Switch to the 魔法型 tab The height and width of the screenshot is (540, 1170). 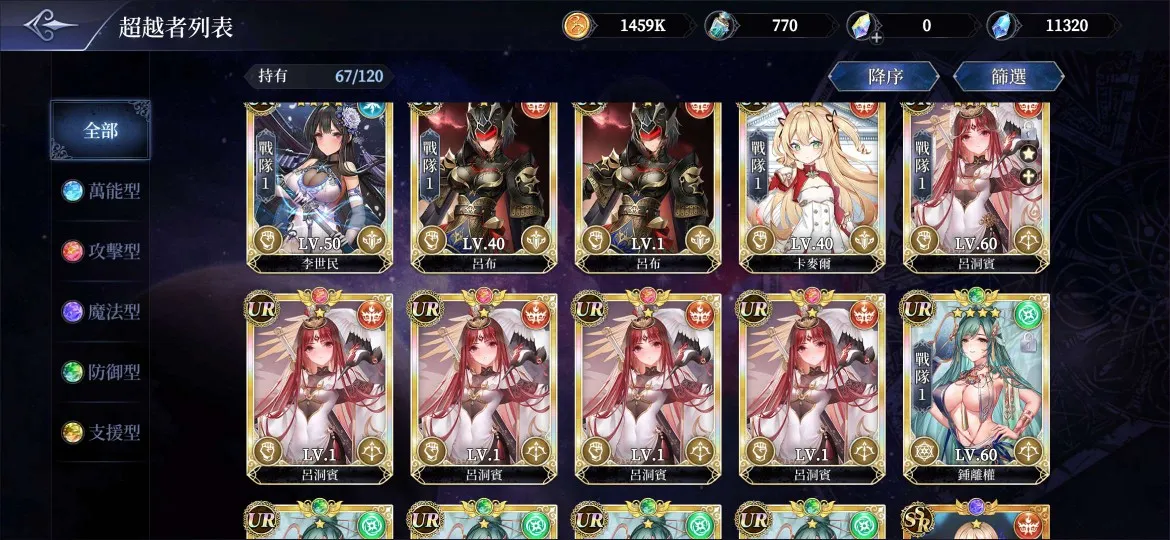coord(101,312)
